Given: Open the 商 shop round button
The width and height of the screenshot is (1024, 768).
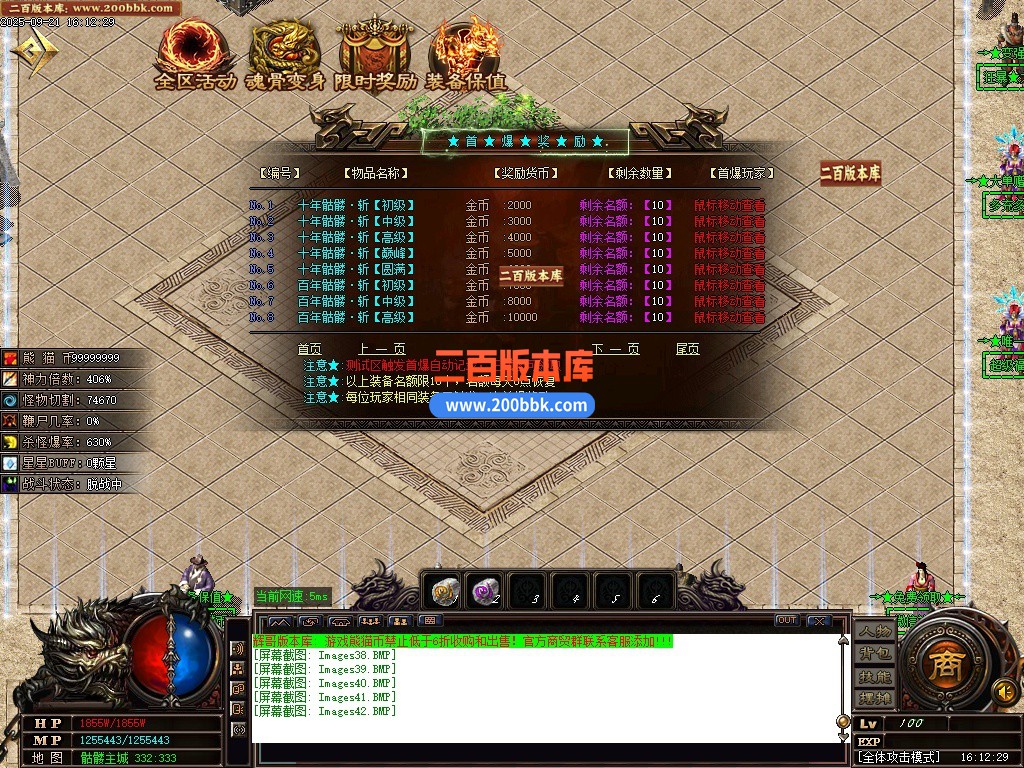Looking at the screenshot, I should 941,668.
